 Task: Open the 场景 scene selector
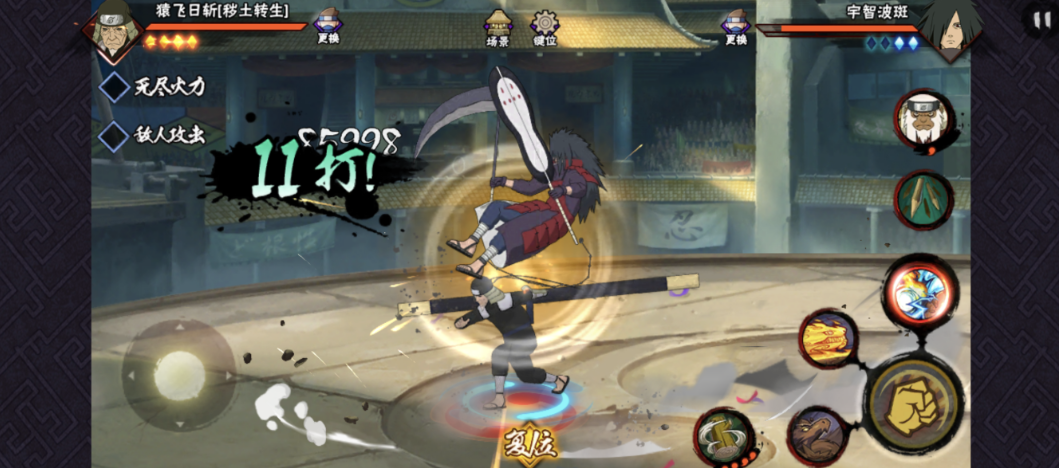pos(497,27)
